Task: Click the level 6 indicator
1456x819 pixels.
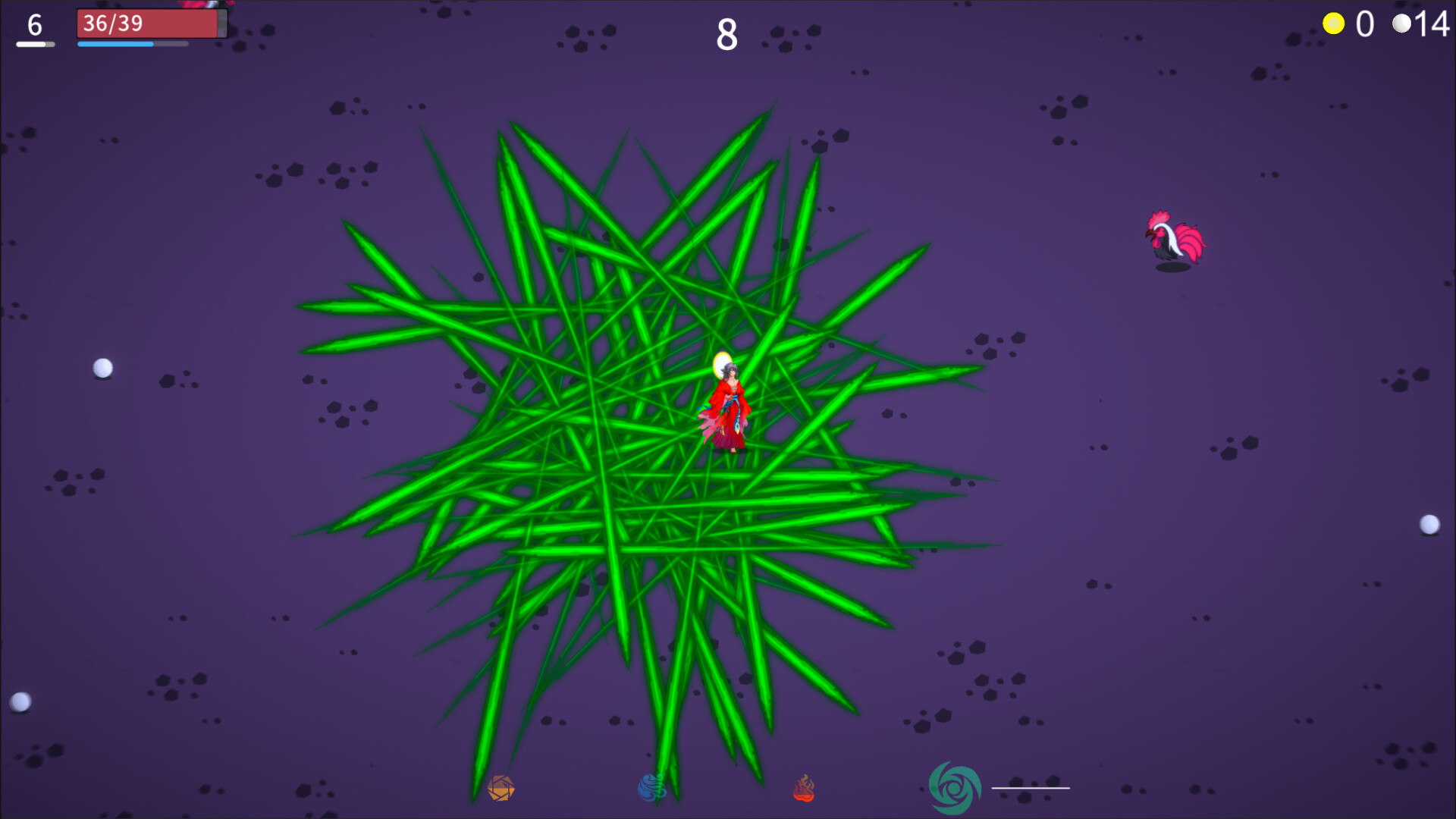Action: [33, 25]
